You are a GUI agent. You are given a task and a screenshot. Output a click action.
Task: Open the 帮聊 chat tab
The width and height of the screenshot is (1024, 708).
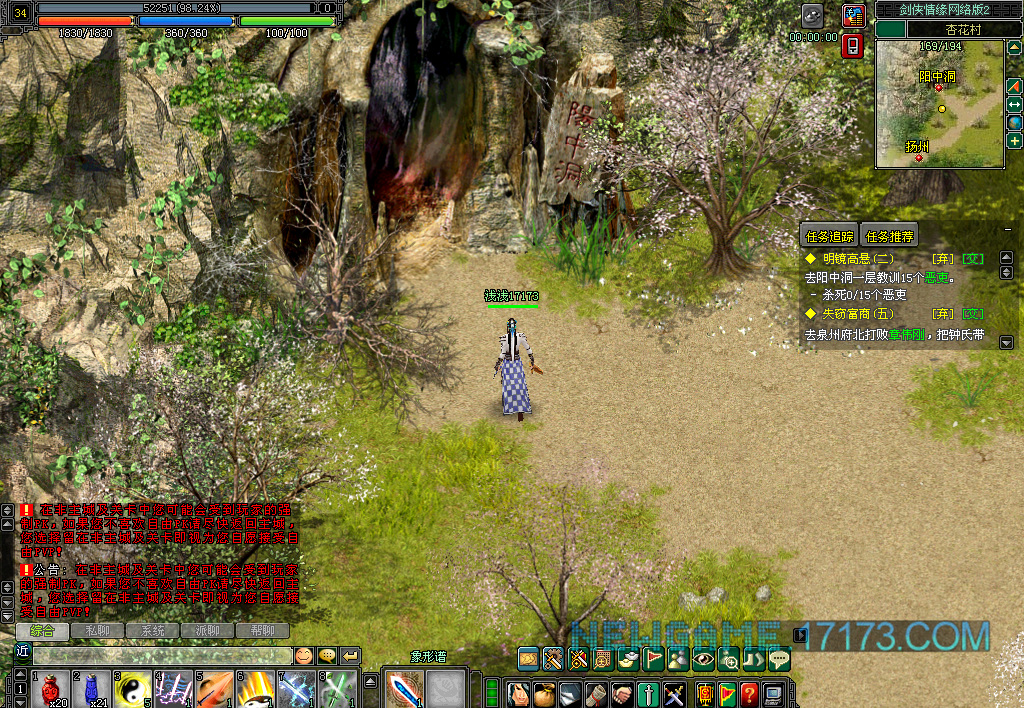tap(262, 631)
